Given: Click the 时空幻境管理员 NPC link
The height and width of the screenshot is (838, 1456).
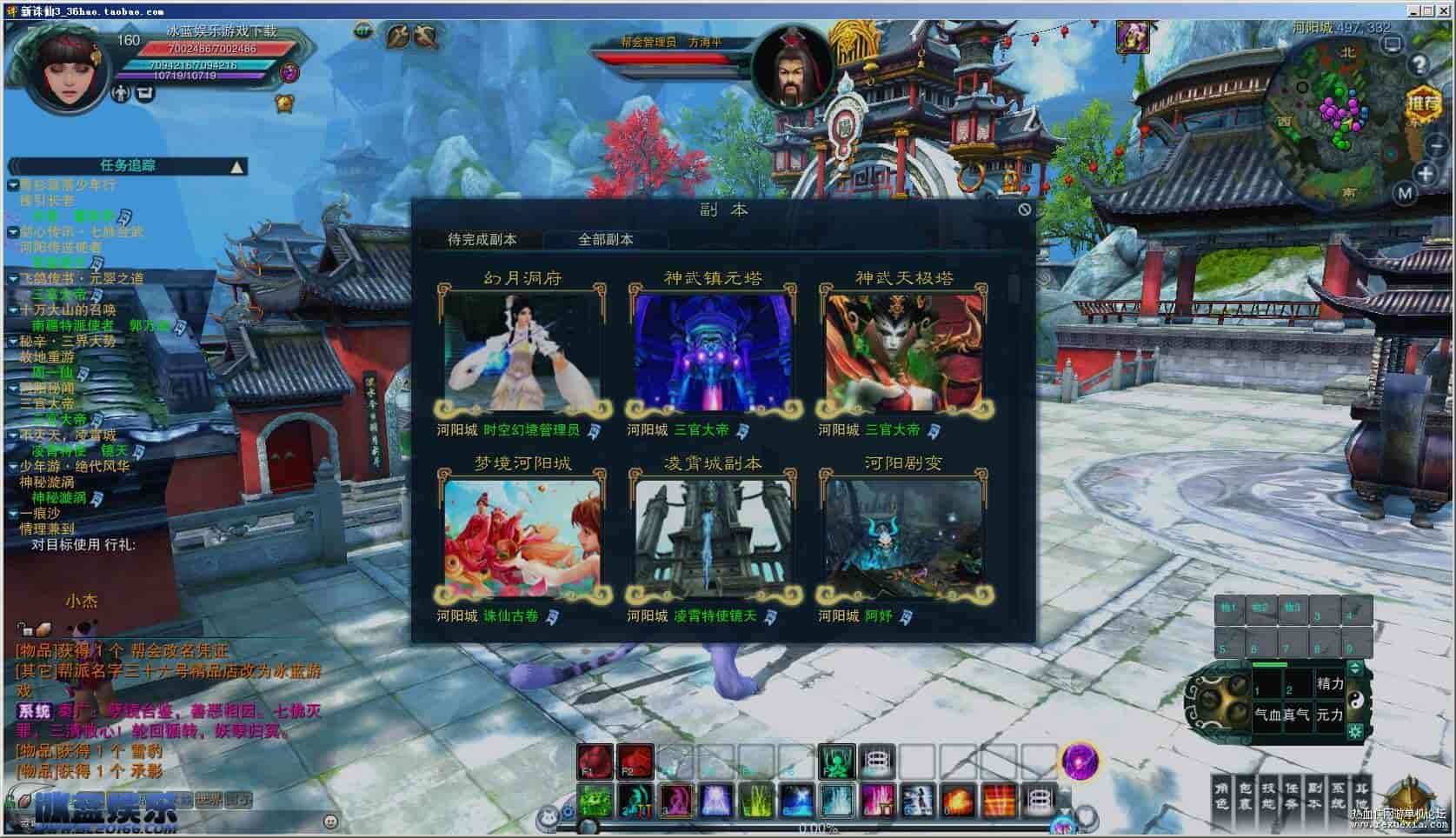Looking at the screenshot, I should pos(531,430).
